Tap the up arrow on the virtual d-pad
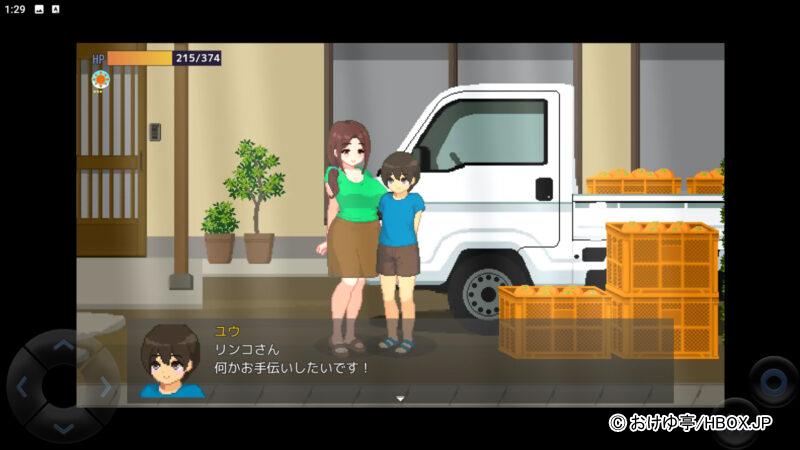 (63, 346)
